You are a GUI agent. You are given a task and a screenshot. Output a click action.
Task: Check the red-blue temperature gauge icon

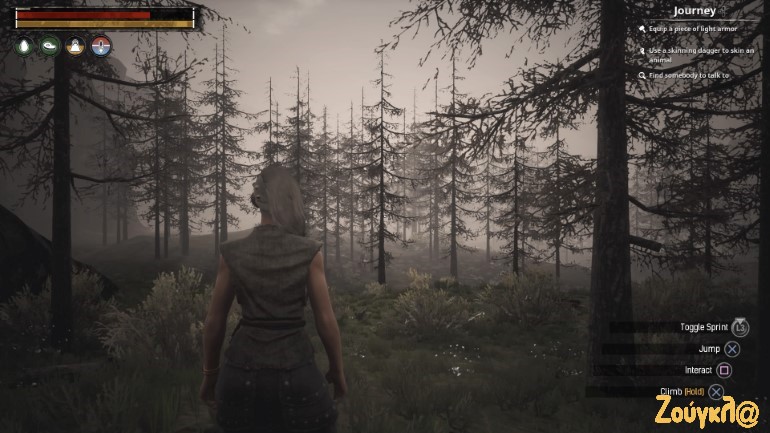point(100,46)
